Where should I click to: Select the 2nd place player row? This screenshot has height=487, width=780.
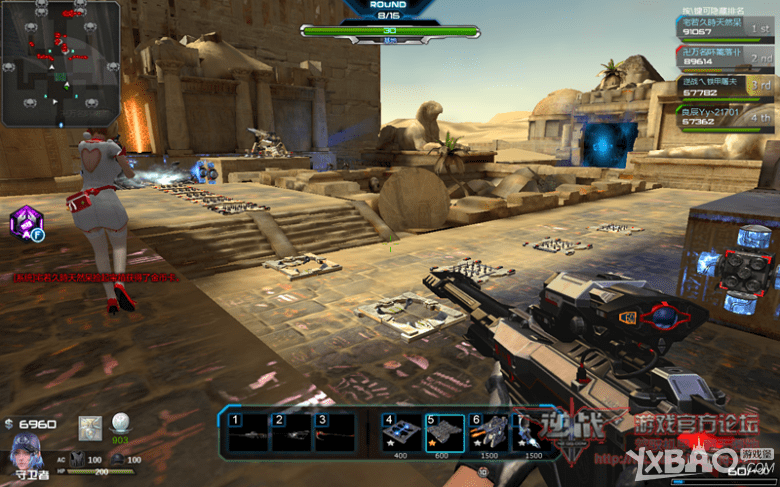click(x=728, y=56)
